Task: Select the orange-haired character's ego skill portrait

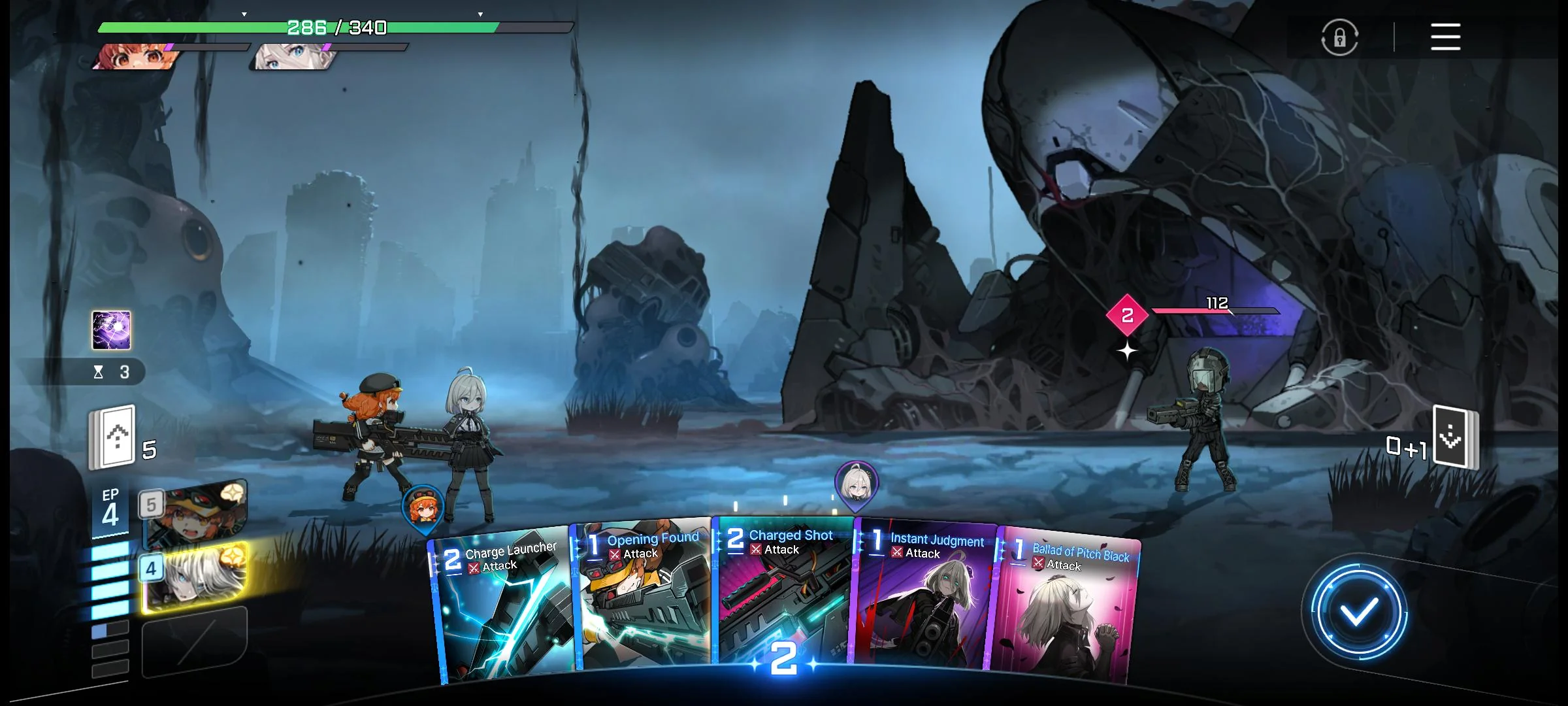Action: [195, 514]
